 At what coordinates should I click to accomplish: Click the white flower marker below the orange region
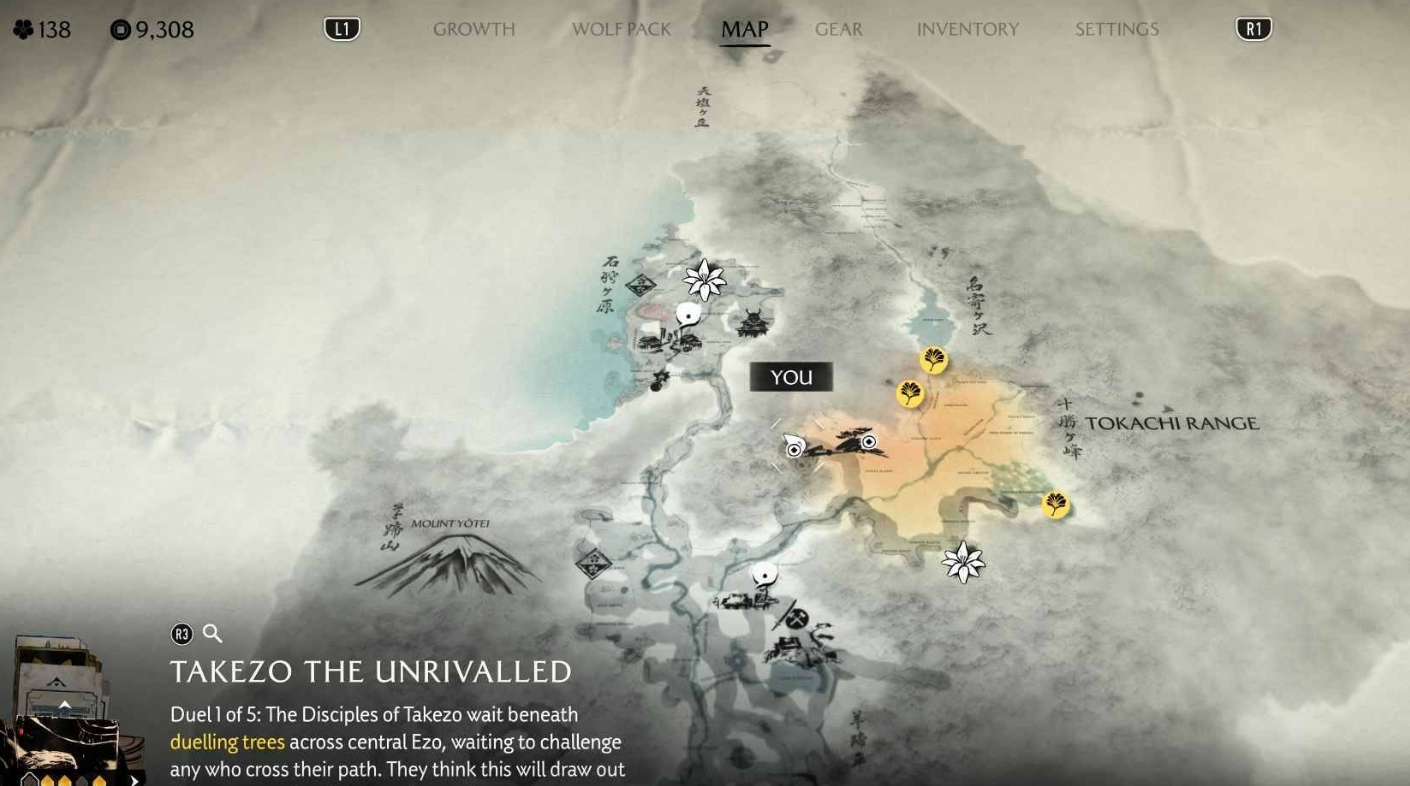pos(963,562)
